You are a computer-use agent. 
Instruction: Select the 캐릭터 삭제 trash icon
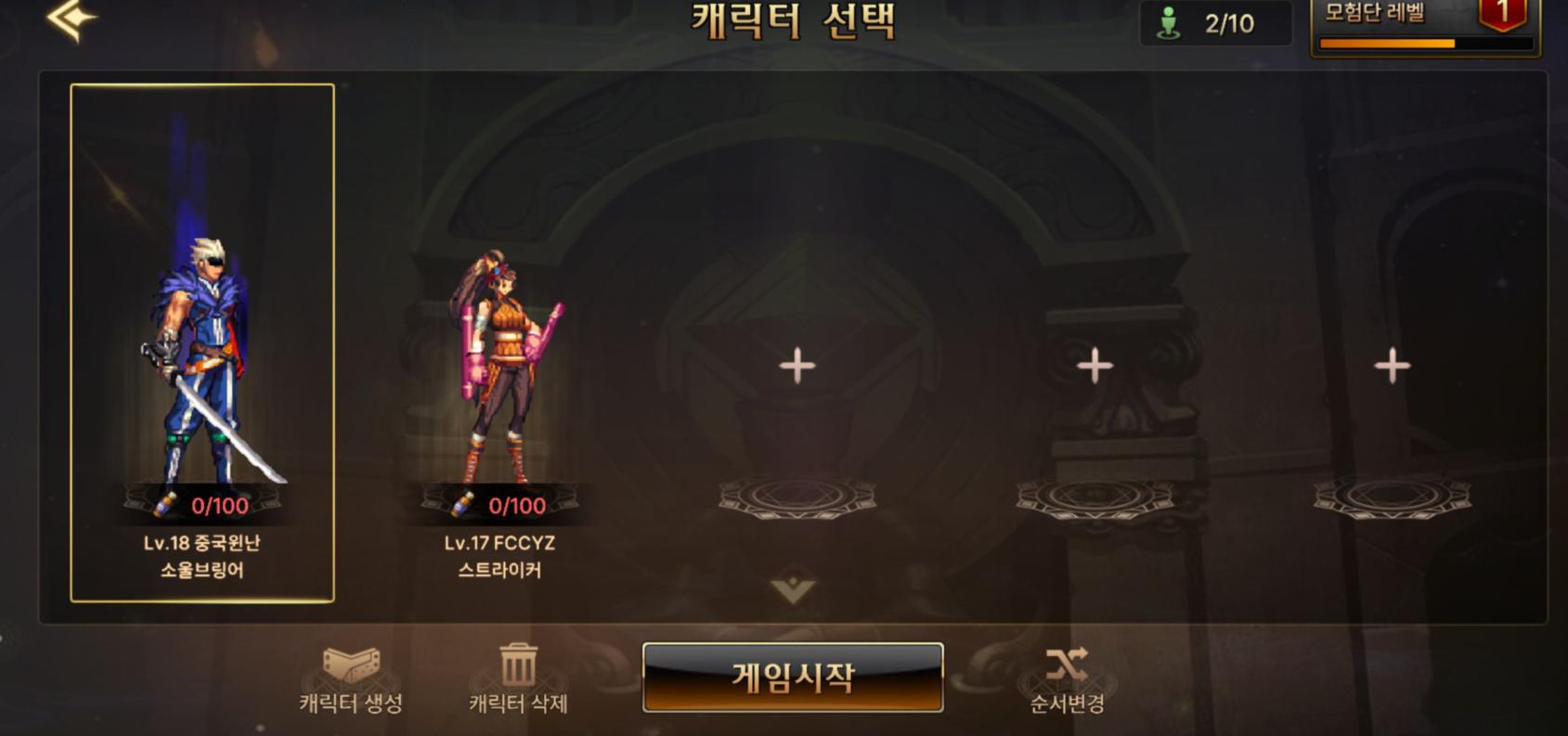[516, 664]
